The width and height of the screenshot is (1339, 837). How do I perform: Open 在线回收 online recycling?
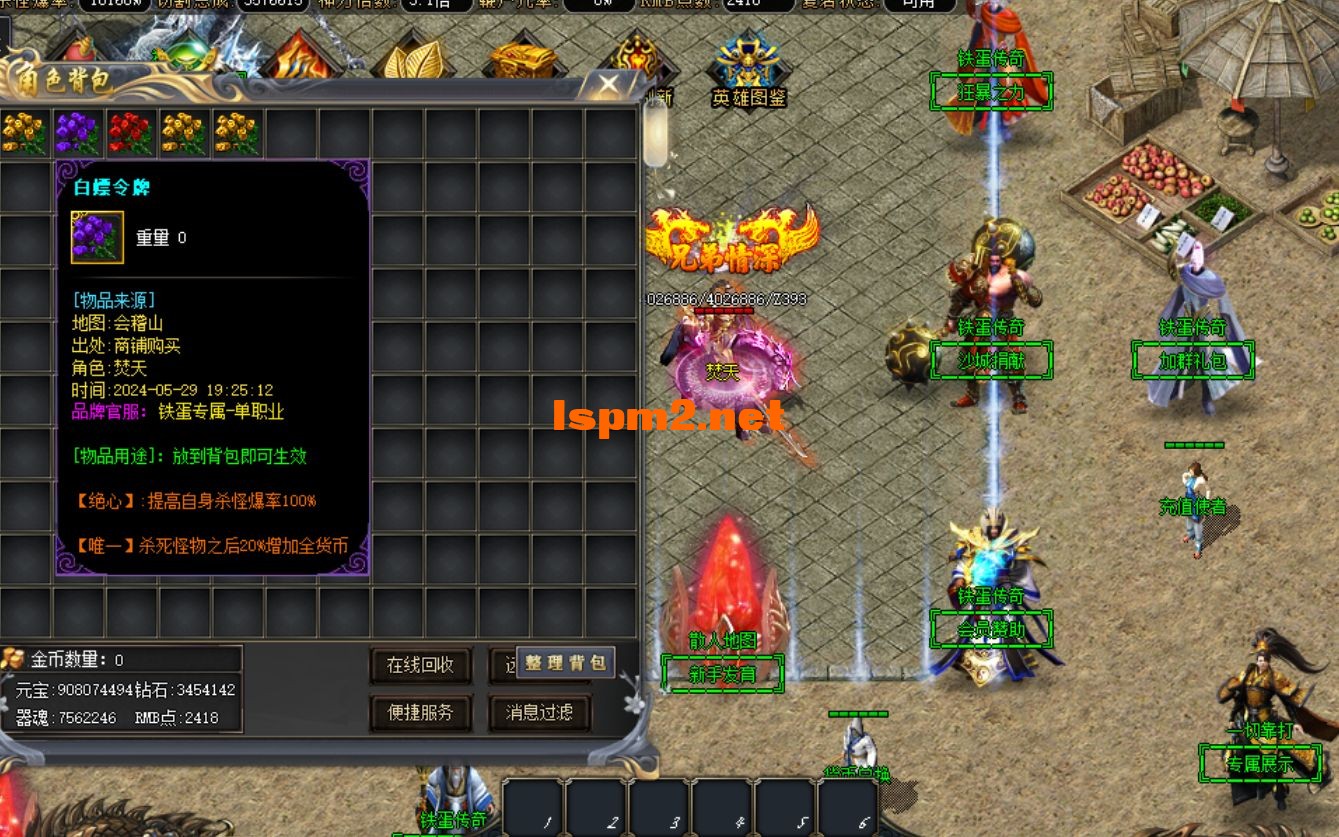[420, 665]
